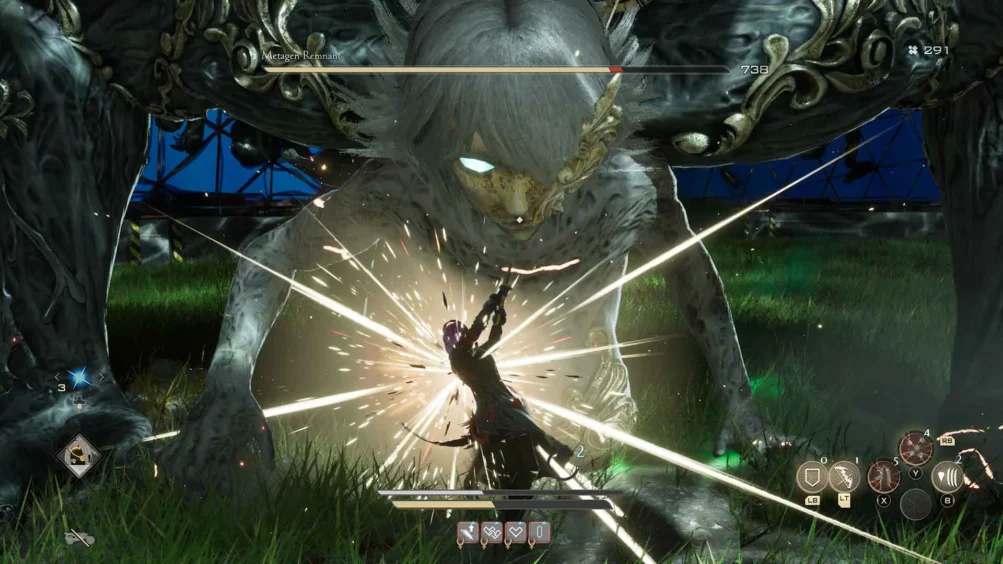
Task: Click the empty round skill slot
Action: [915, 505]
